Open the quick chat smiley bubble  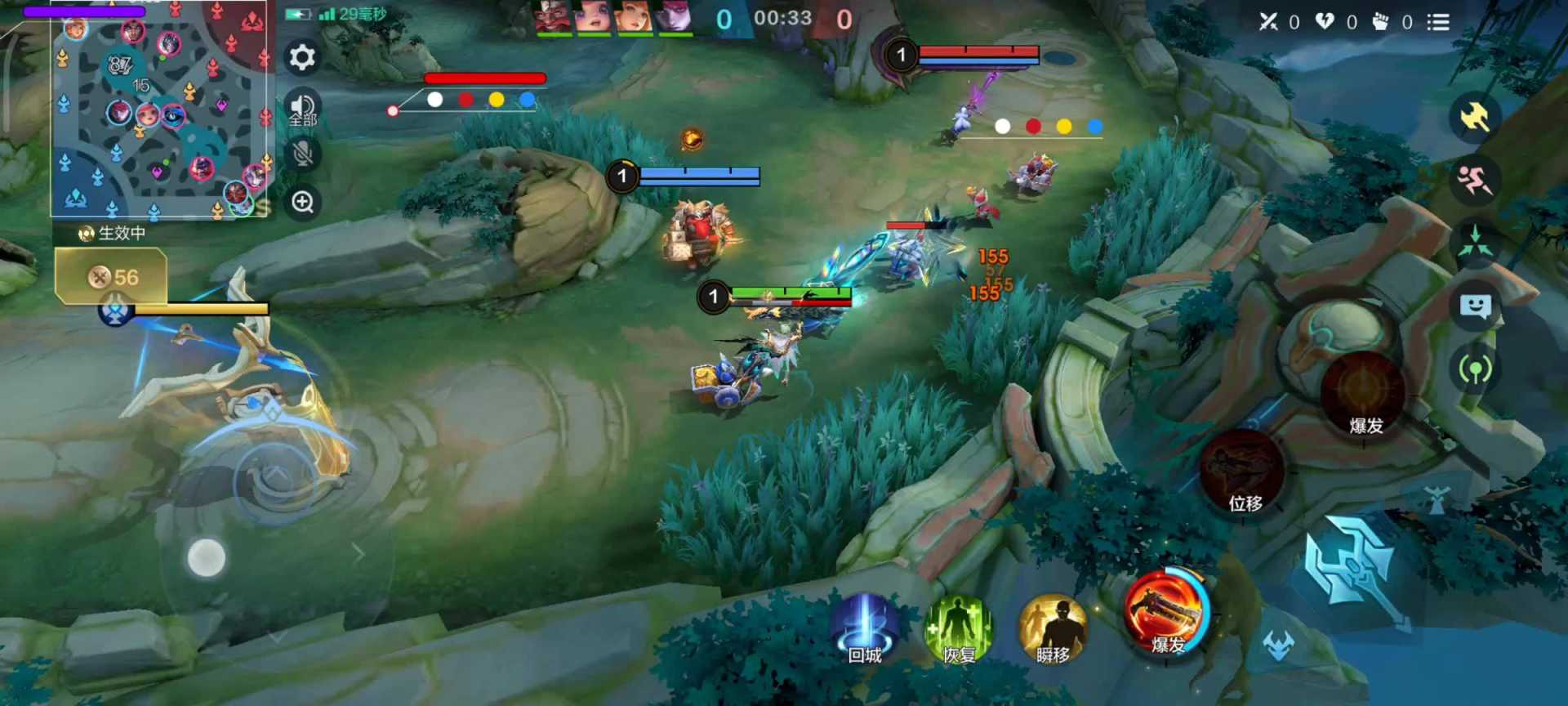(1475, 306)
